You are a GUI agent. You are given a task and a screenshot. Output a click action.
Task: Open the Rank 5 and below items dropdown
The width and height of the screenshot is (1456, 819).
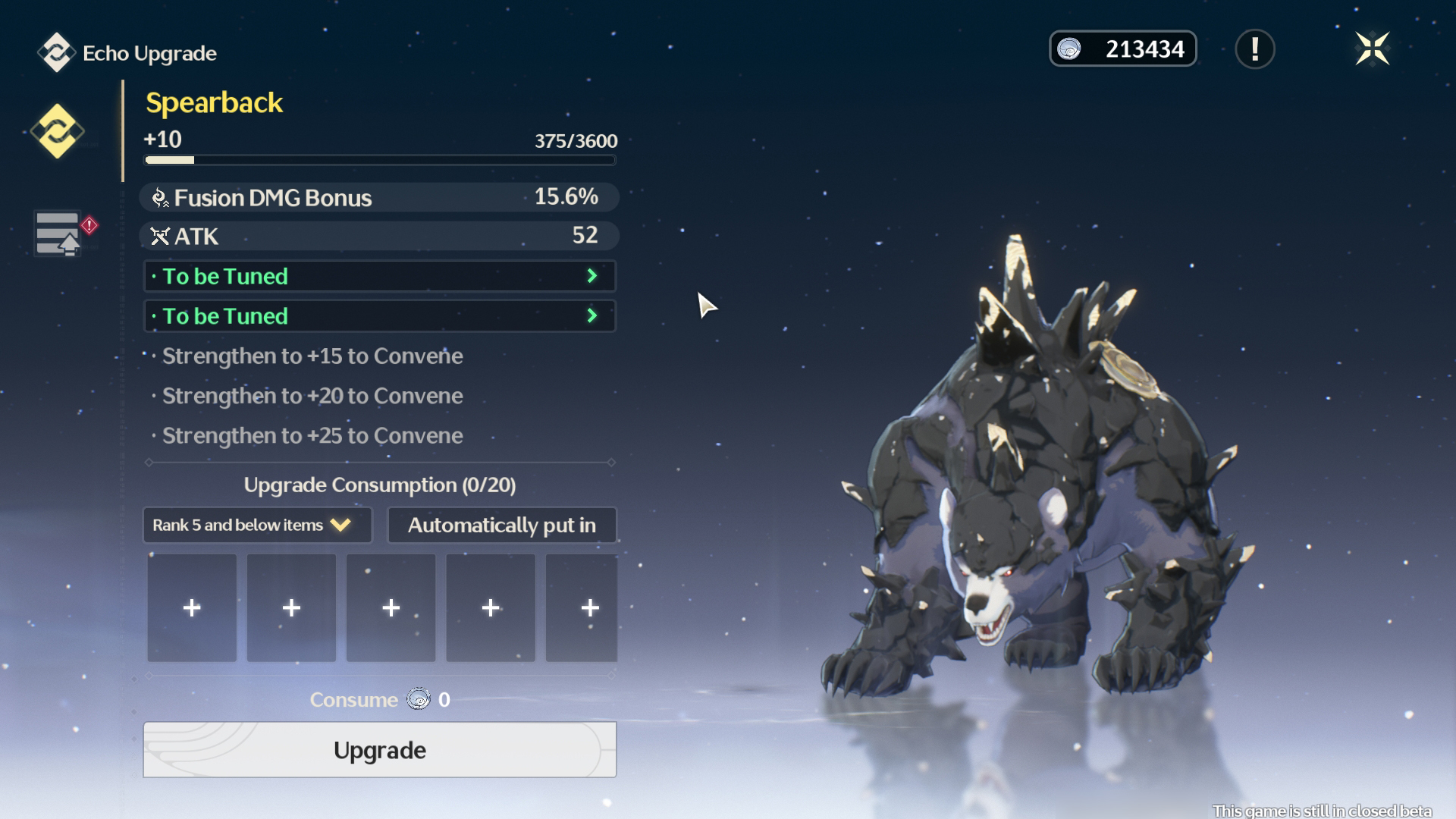[x=256, y=524]
